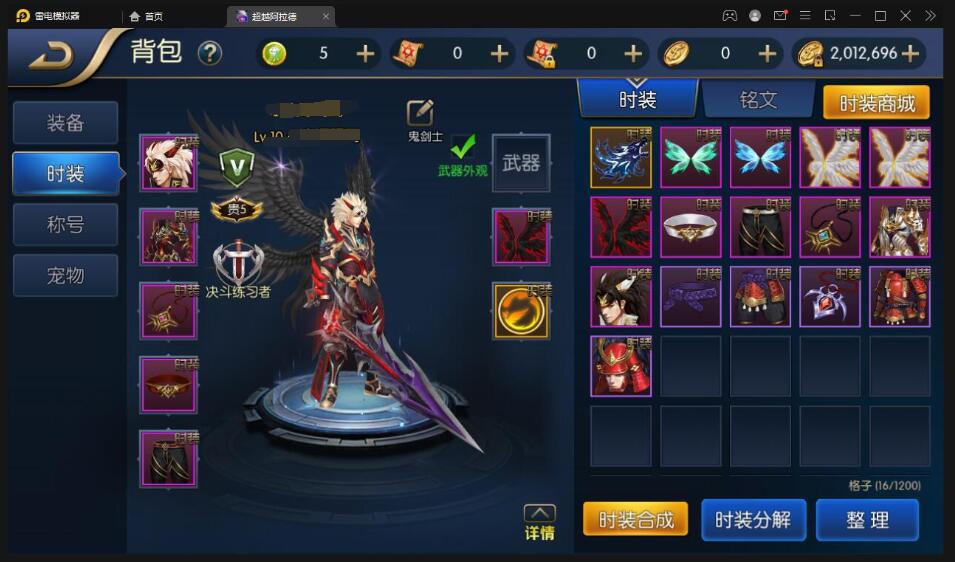Select the blue dragon weapon fashion item
This screenshot has width=955, height=562.
[620, 157]
